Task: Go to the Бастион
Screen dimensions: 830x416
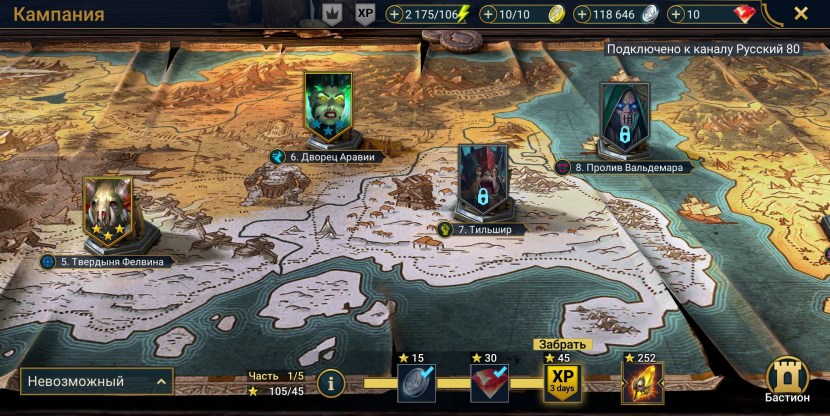Action: tap(786, 381)
